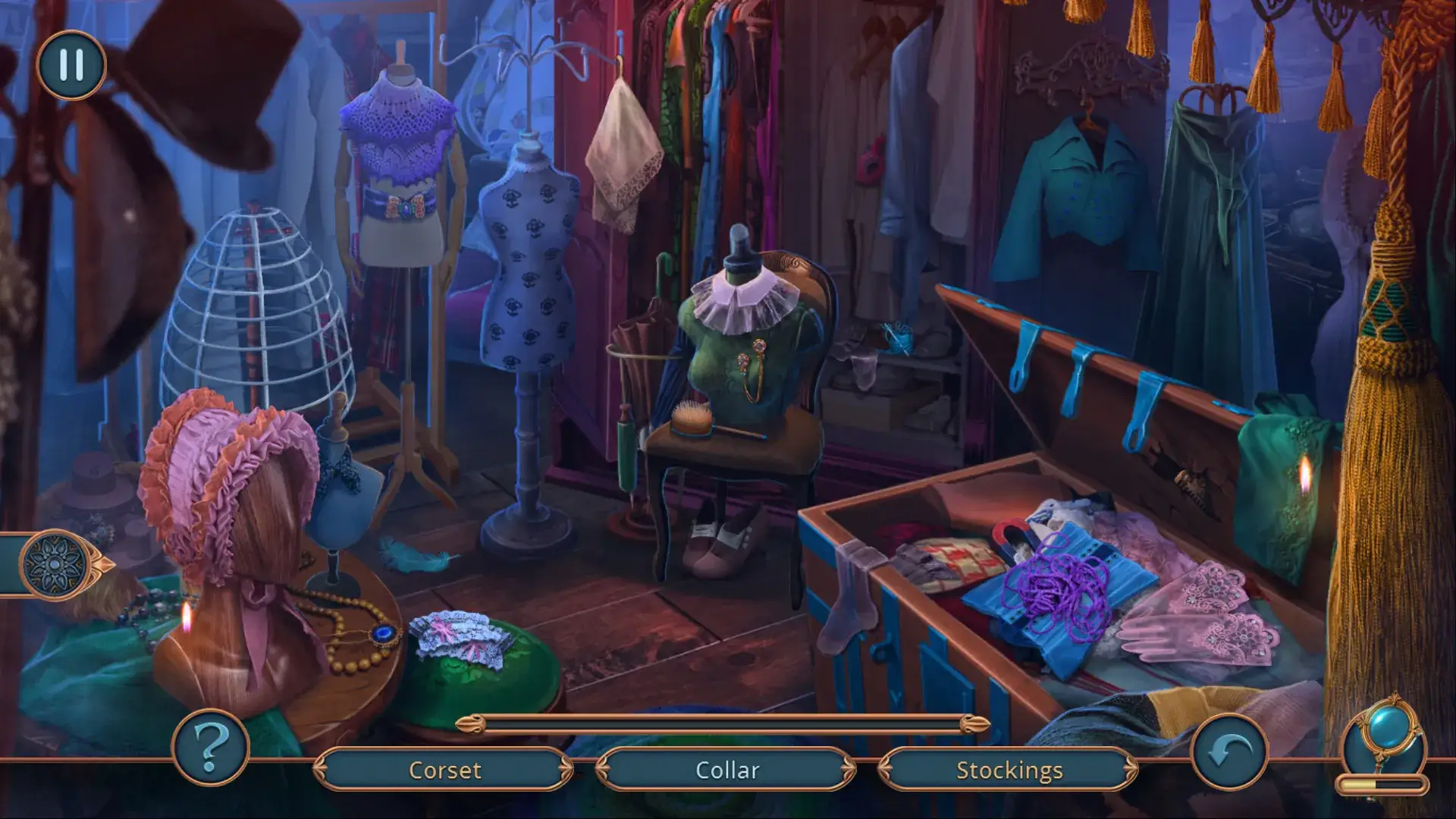Screen dimensions: 1456x819
Task: Choose the Collar item label
Action: 726,770
